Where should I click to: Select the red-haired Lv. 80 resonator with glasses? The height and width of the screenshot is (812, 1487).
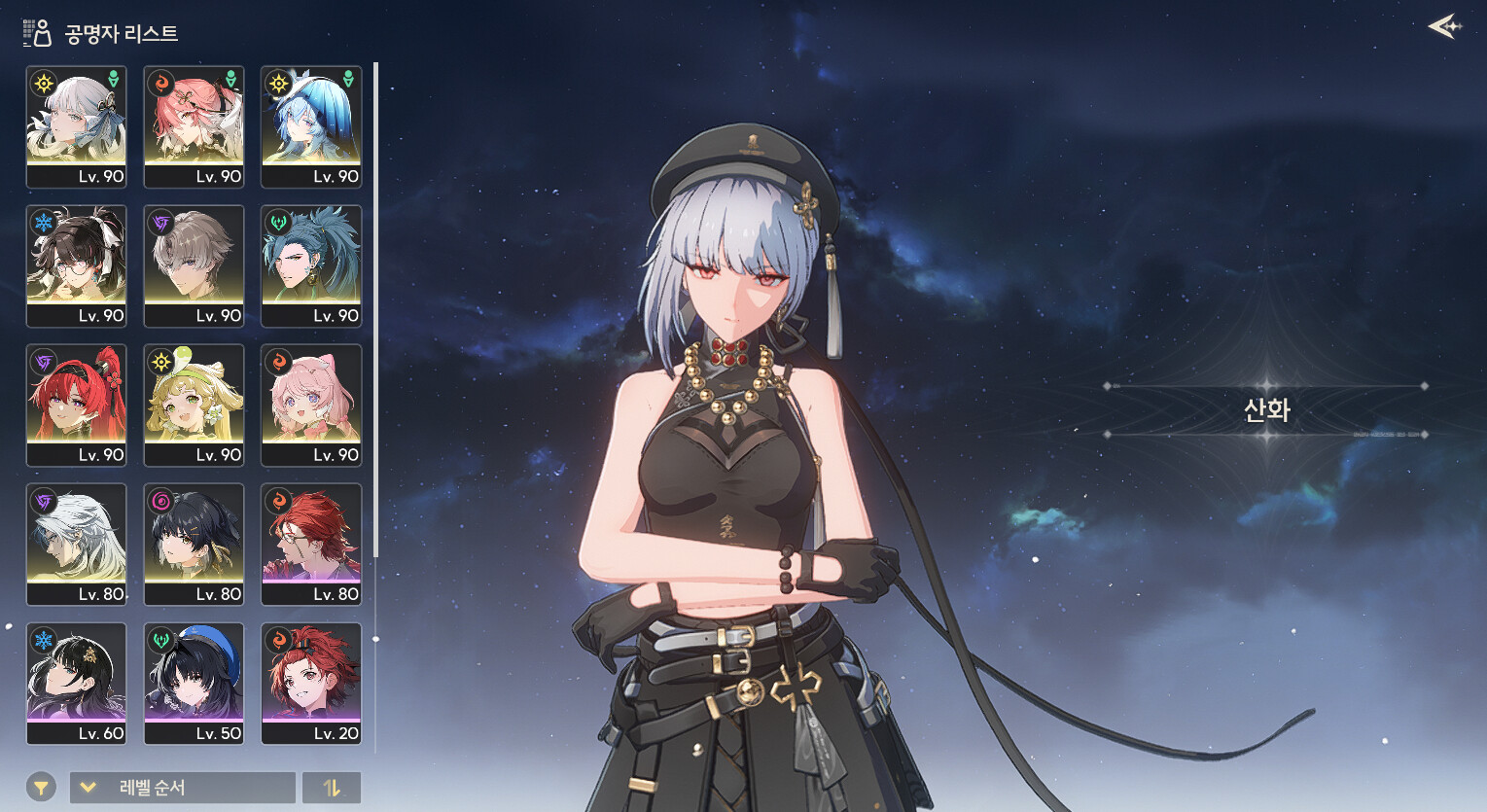click(311, 544)
